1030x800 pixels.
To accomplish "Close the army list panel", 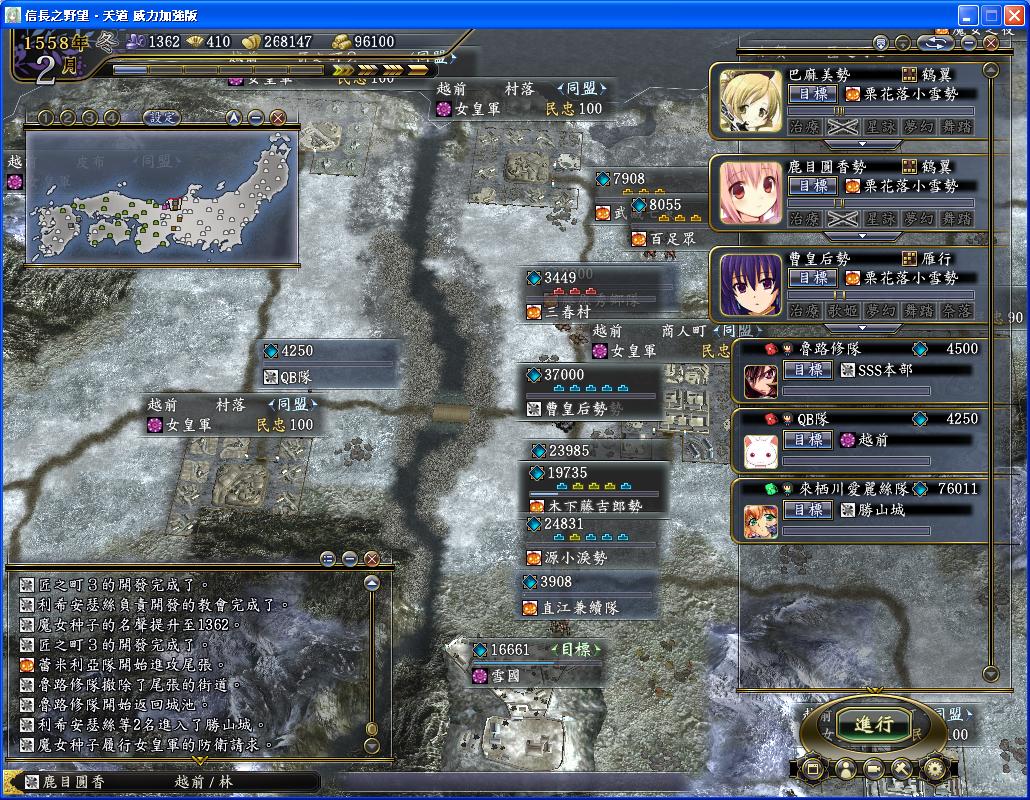I will (x=991, y=43).
